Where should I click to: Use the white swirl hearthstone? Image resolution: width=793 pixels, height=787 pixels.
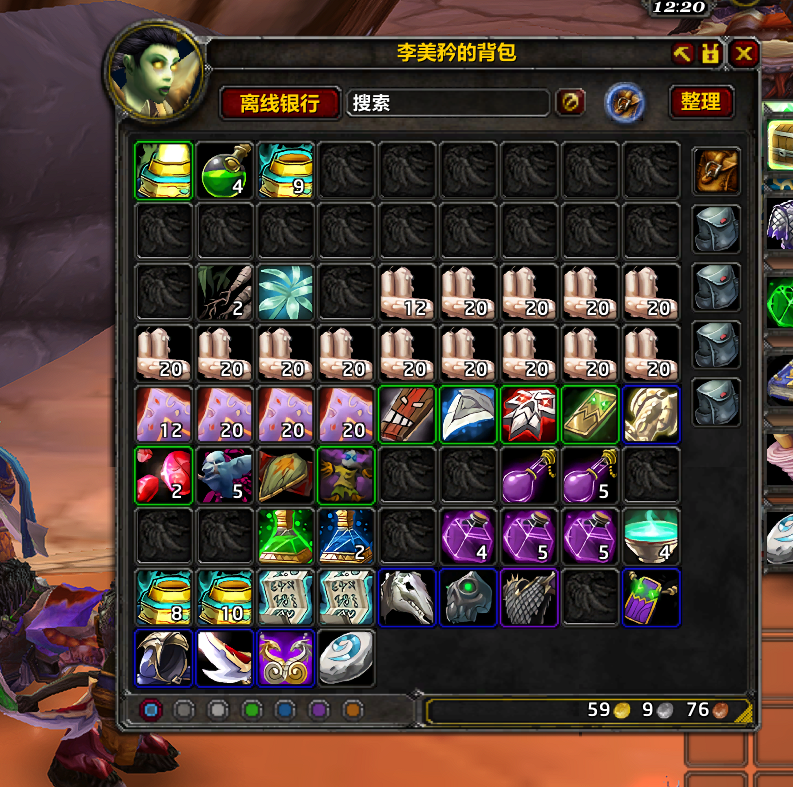coord(347,659)
